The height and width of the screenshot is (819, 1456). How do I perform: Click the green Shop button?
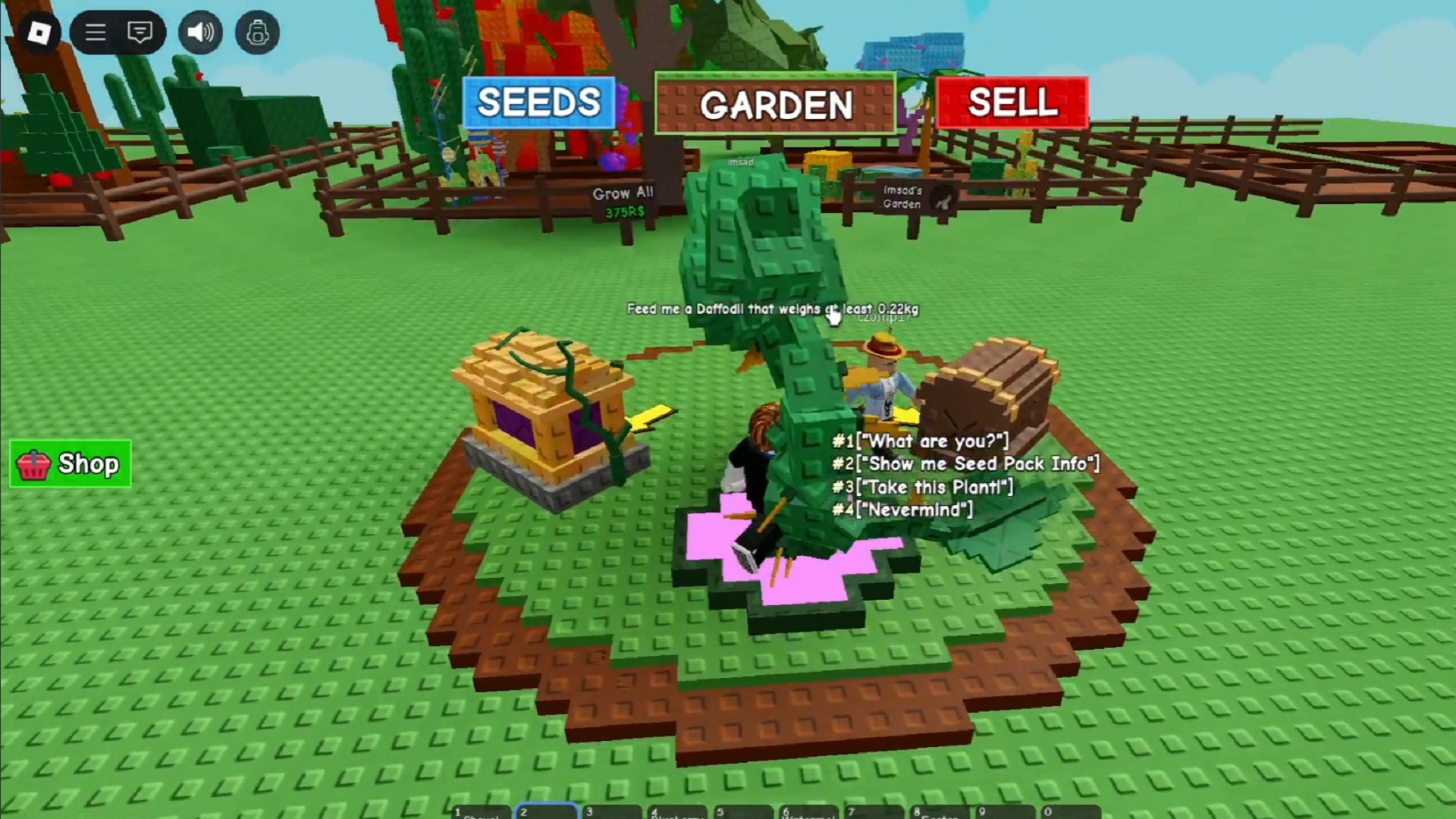(71, 463)
